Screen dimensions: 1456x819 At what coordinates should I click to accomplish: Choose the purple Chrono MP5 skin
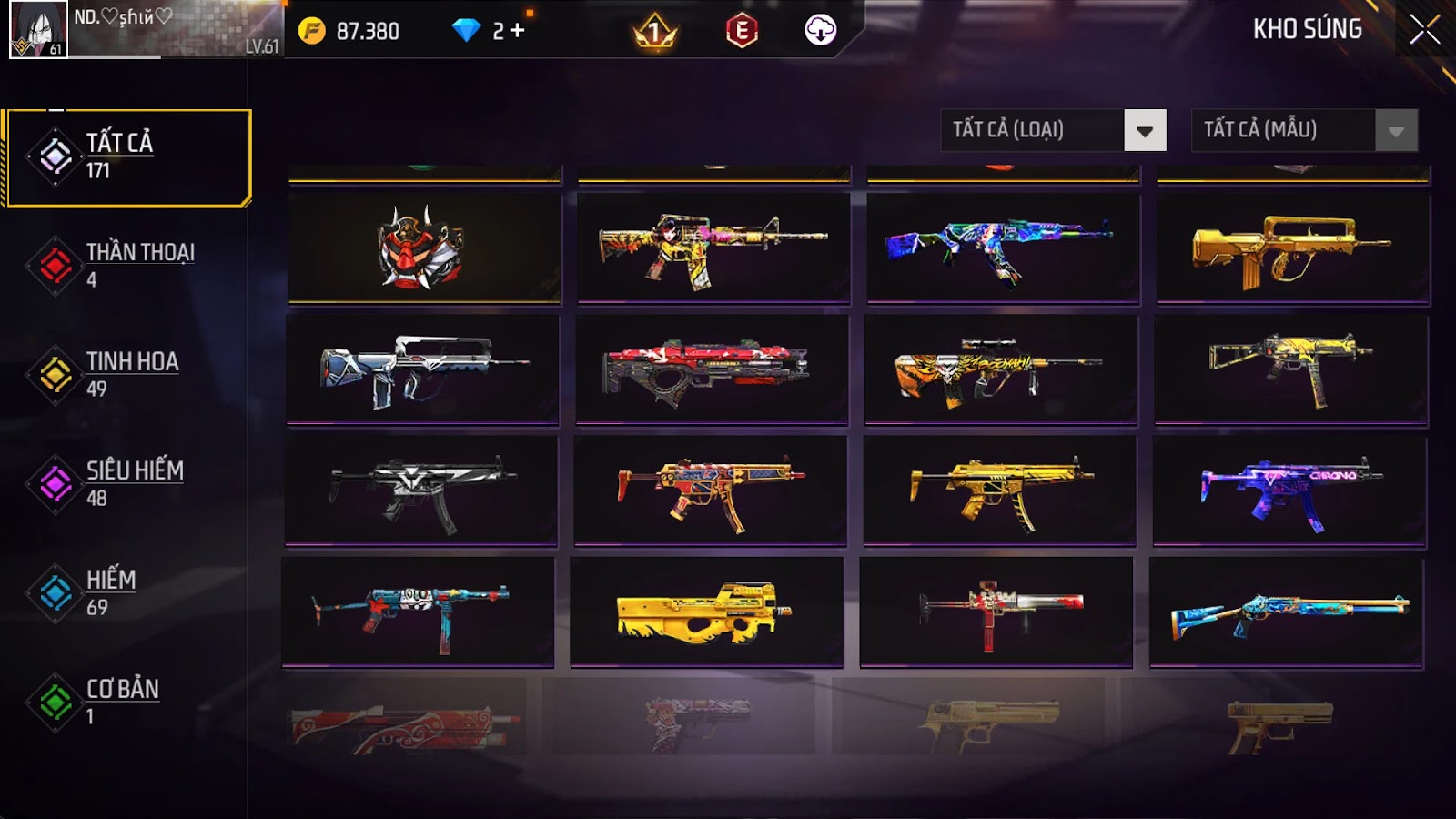pyautogui.click(x=1289, y=491)
